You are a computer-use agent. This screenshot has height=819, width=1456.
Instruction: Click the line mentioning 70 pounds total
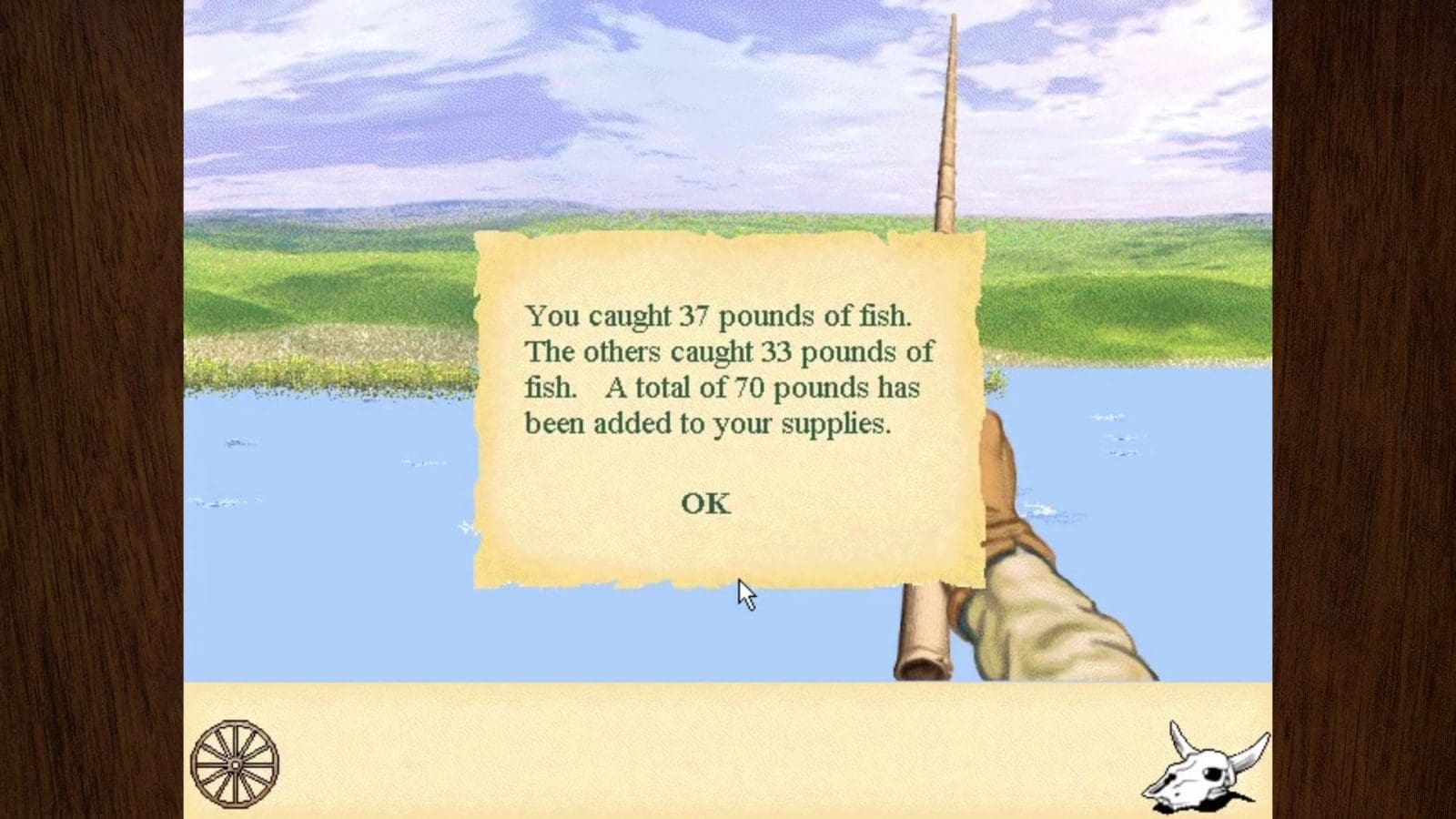click(719, 387)
